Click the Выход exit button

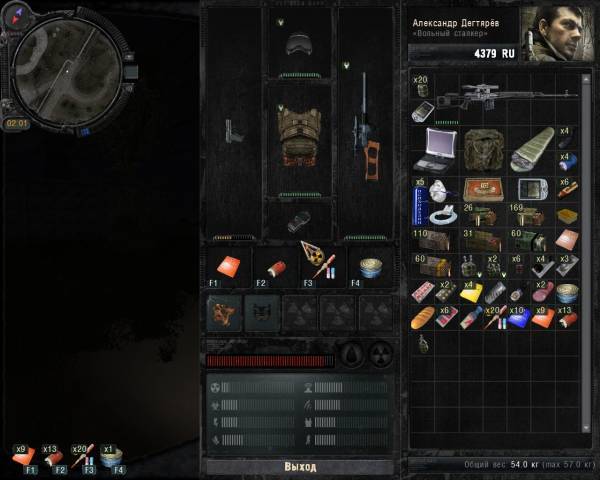pos(299,467)
